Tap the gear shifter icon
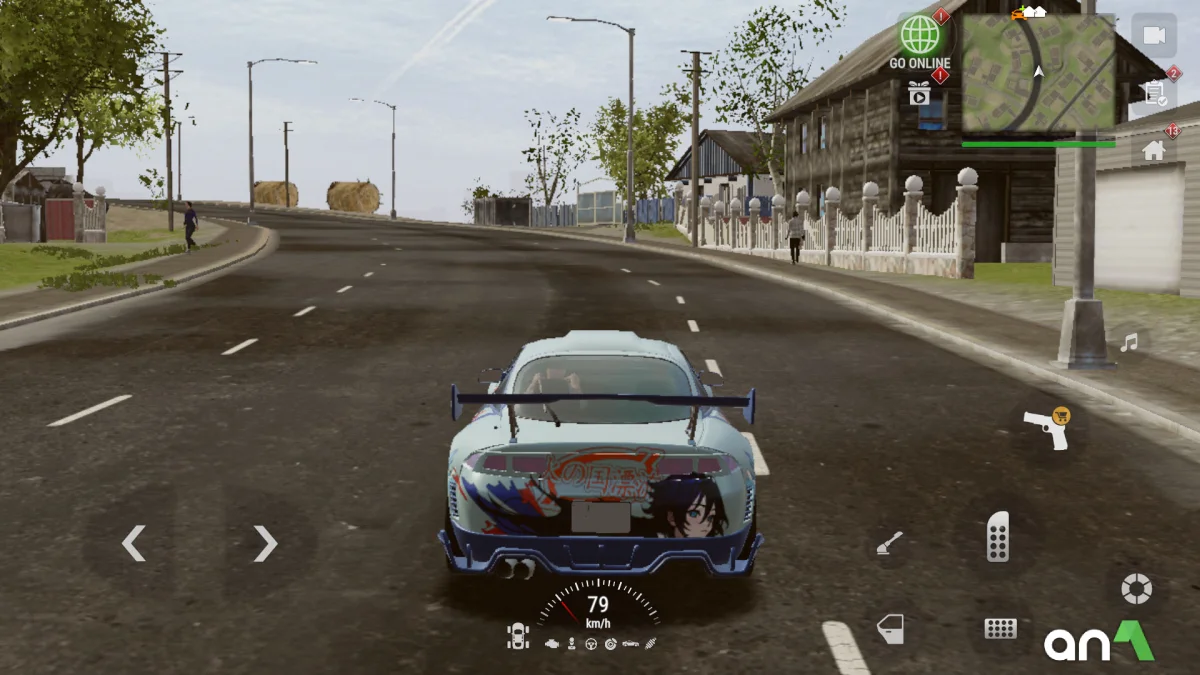The height and width of the screenshot is (675, 1200). tap(571, 642)
